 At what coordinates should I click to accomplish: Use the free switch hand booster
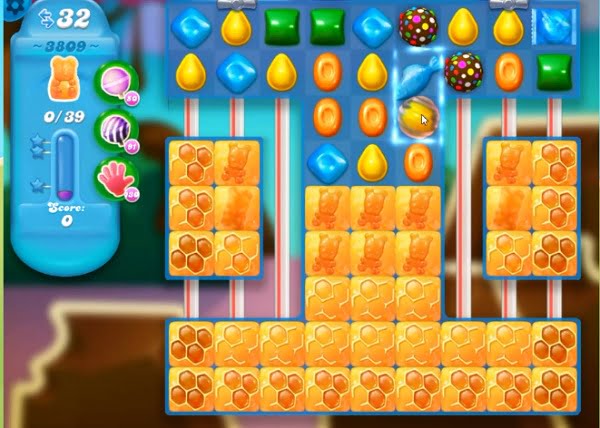tap(115, 177)
